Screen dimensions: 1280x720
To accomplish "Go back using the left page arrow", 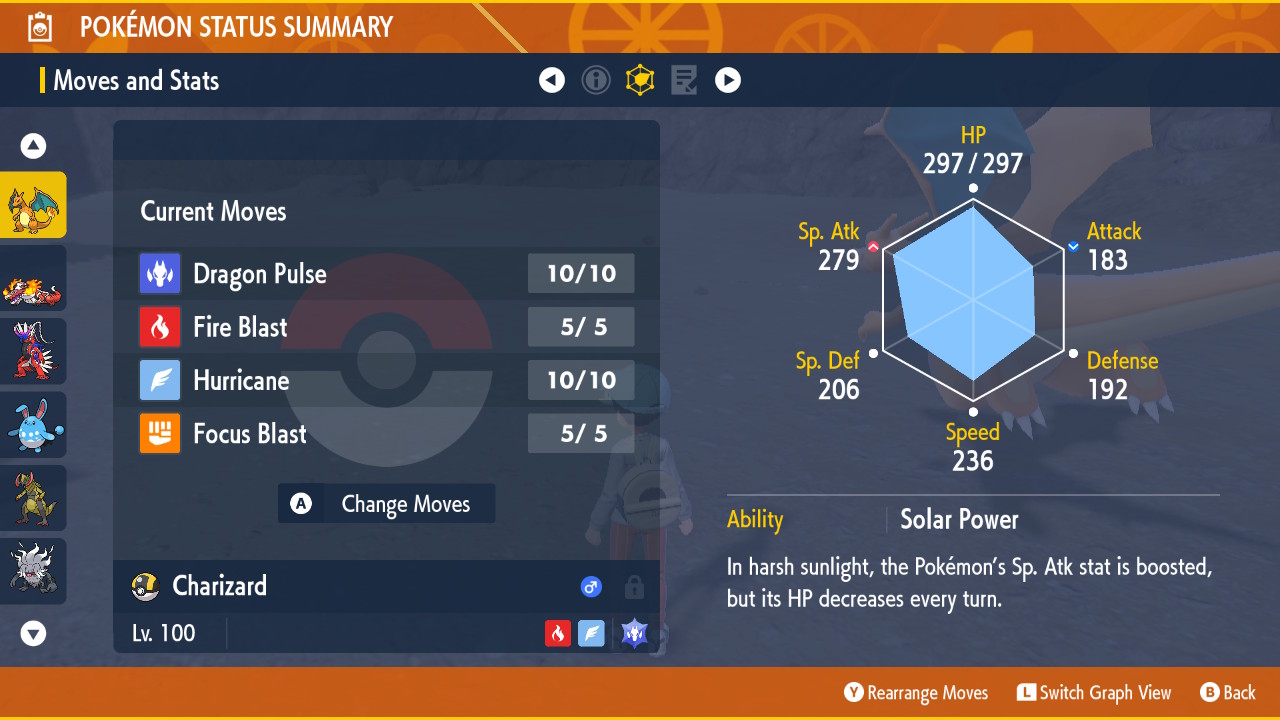I will pyautogui.click(x=552, y=80).
